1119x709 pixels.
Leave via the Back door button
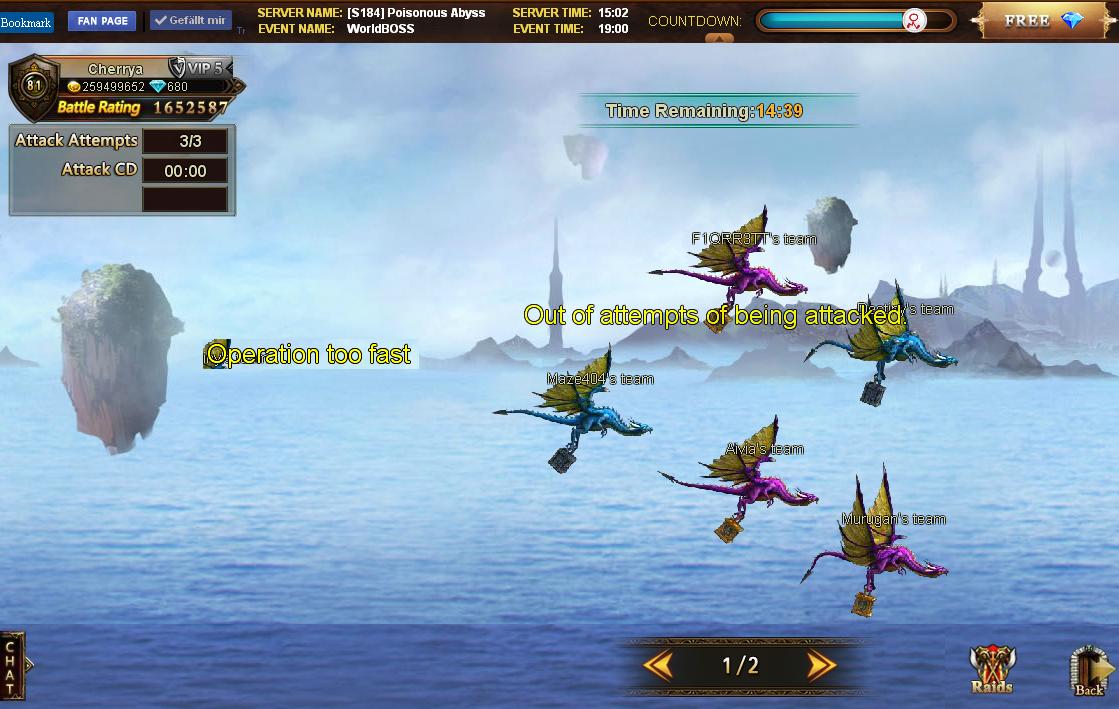pyautogui.click(x=1090, y=670)
